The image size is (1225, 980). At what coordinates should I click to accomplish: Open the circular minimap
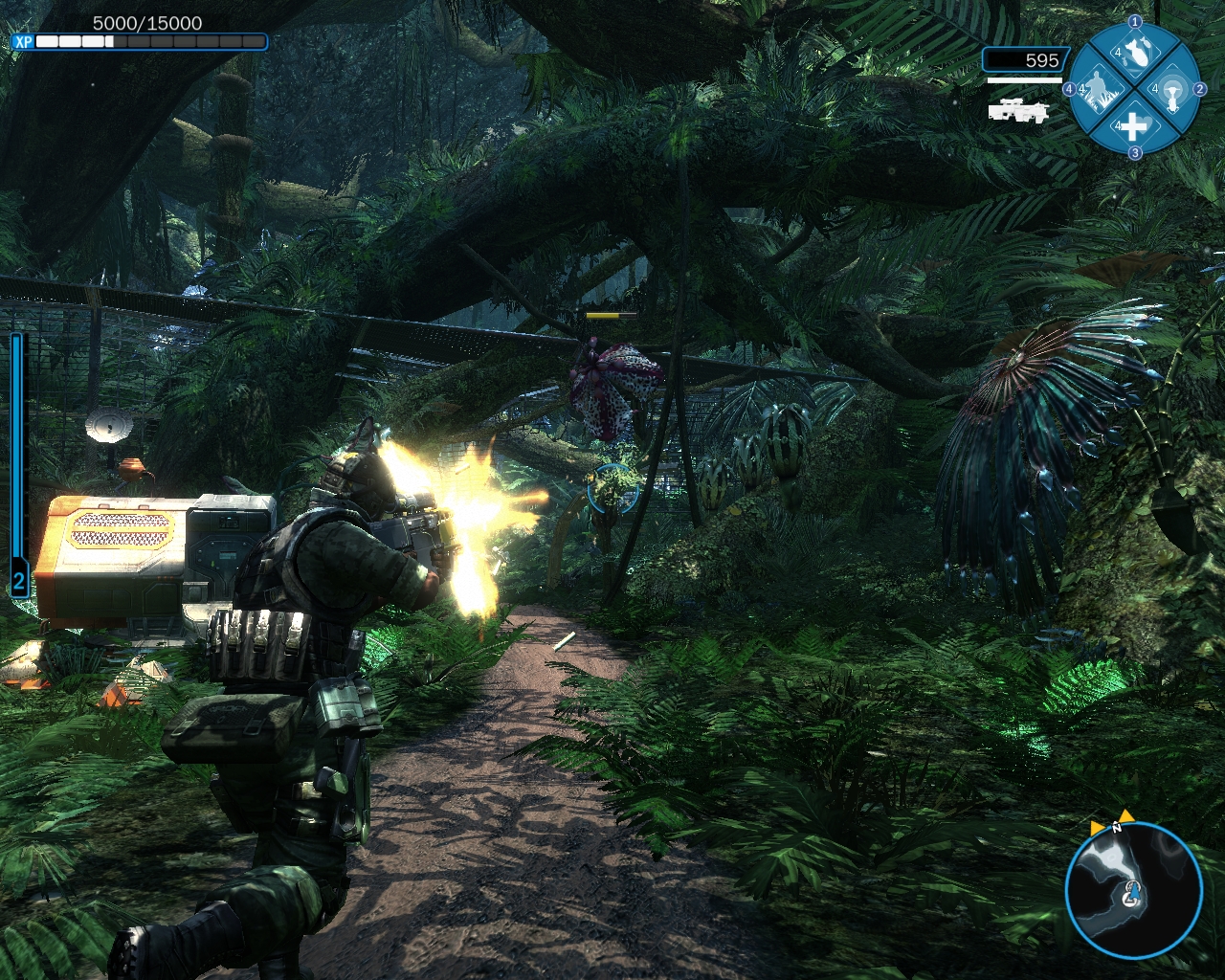[x=1133, y=891]
